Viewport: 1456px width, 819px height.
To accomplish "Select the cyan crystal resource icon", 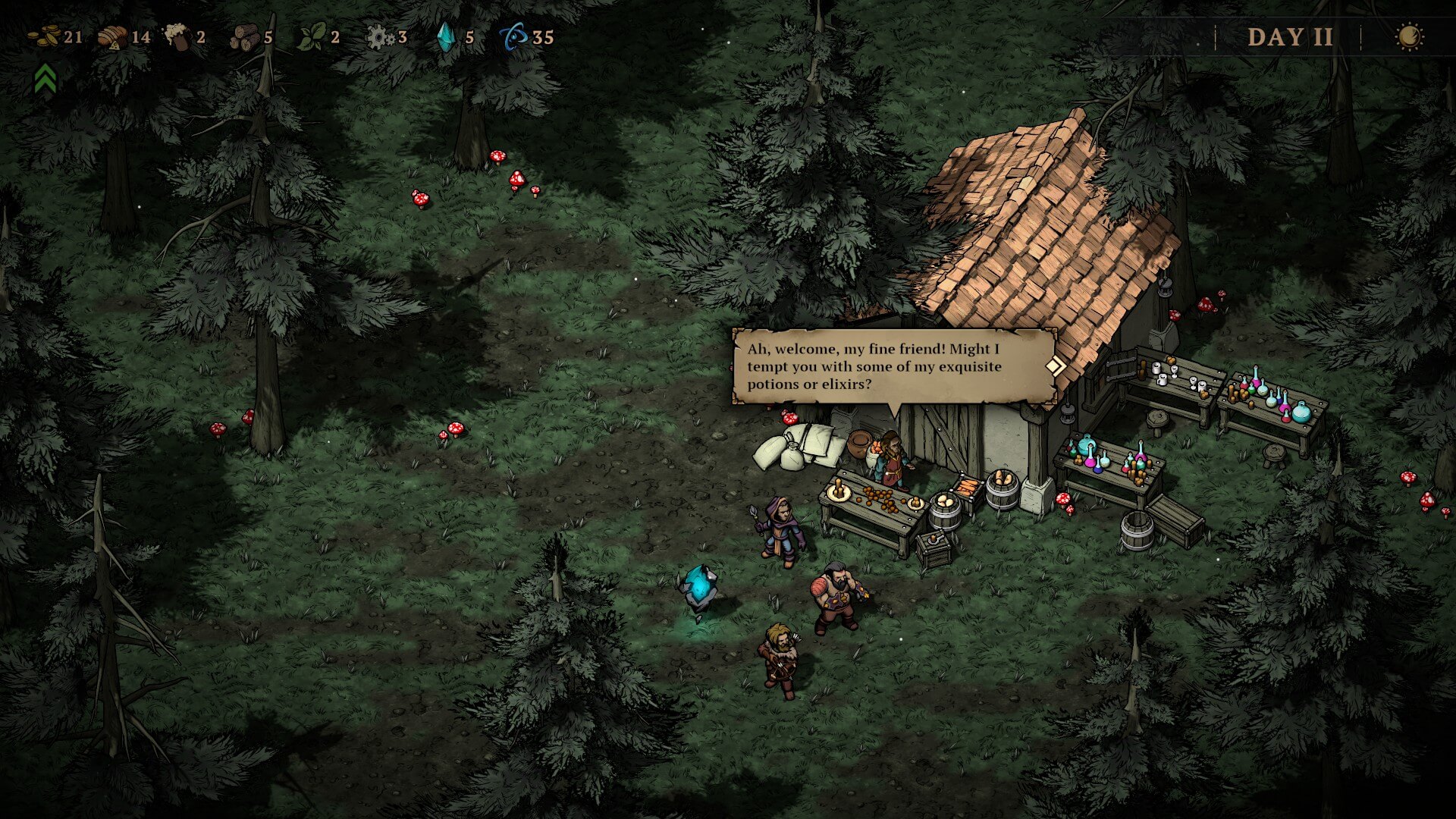I will pos(445,37).
